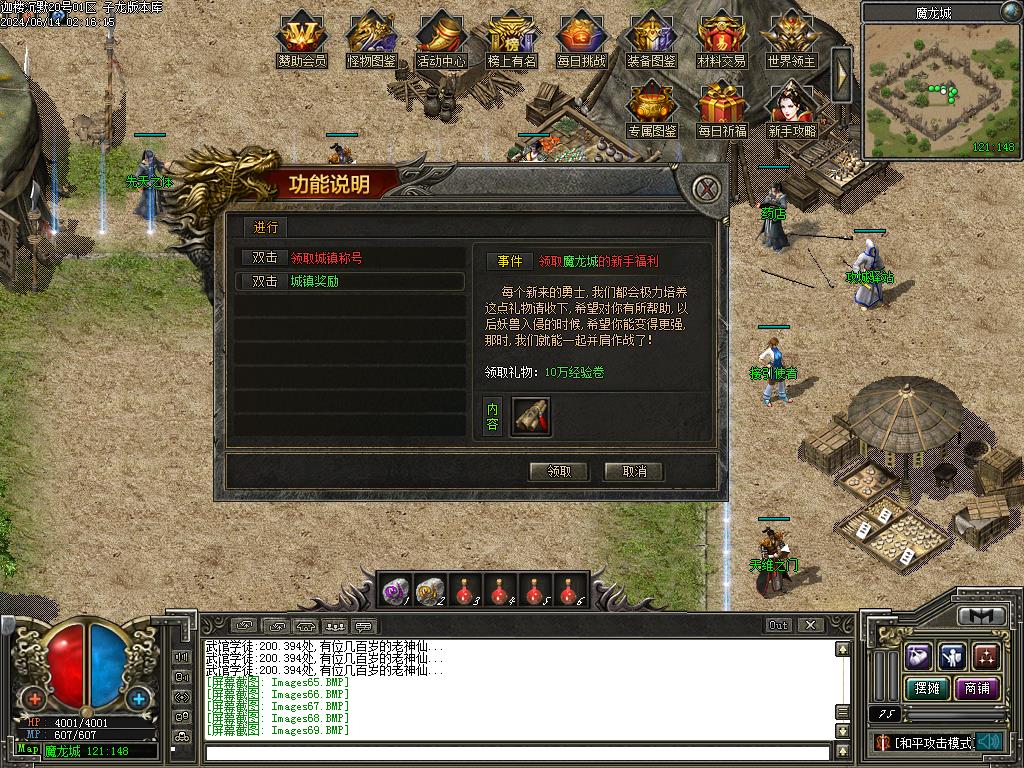Open 每日祈福 daily blessing gift

coord(722,110)
